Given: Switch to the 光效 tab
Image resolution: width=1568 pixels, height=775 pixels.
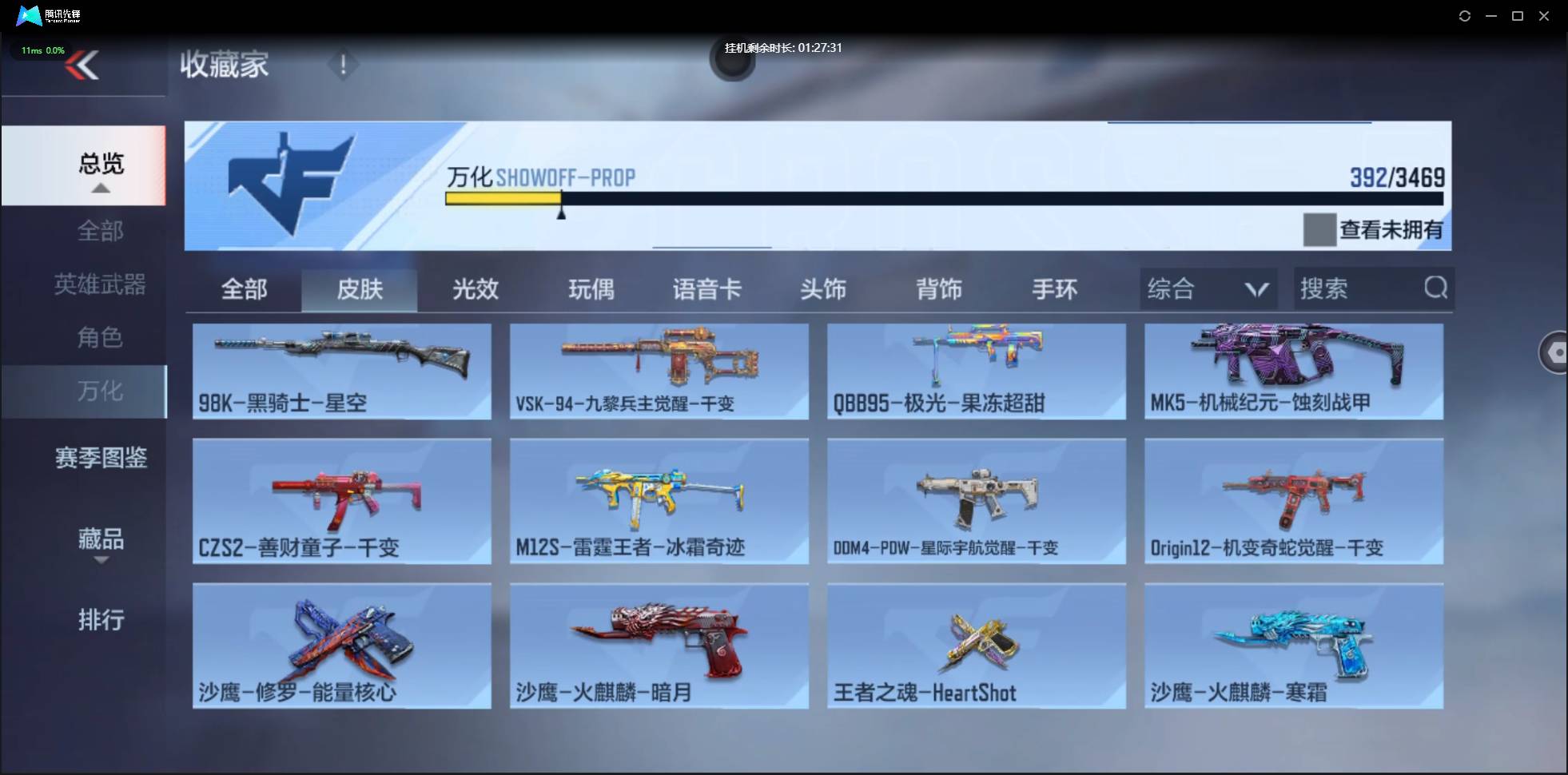Looking at the screenshot, I should pos(475,289).
